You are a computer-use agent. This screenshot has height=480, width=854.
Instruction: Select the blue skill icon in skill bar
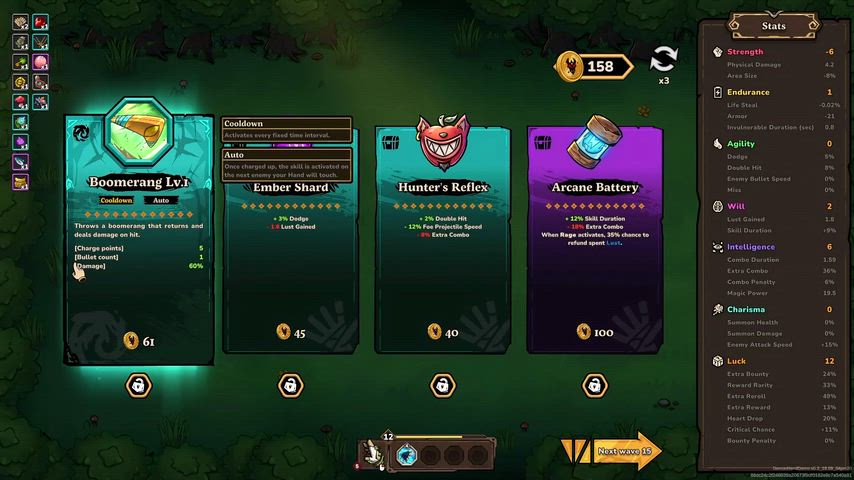[407, 456]
